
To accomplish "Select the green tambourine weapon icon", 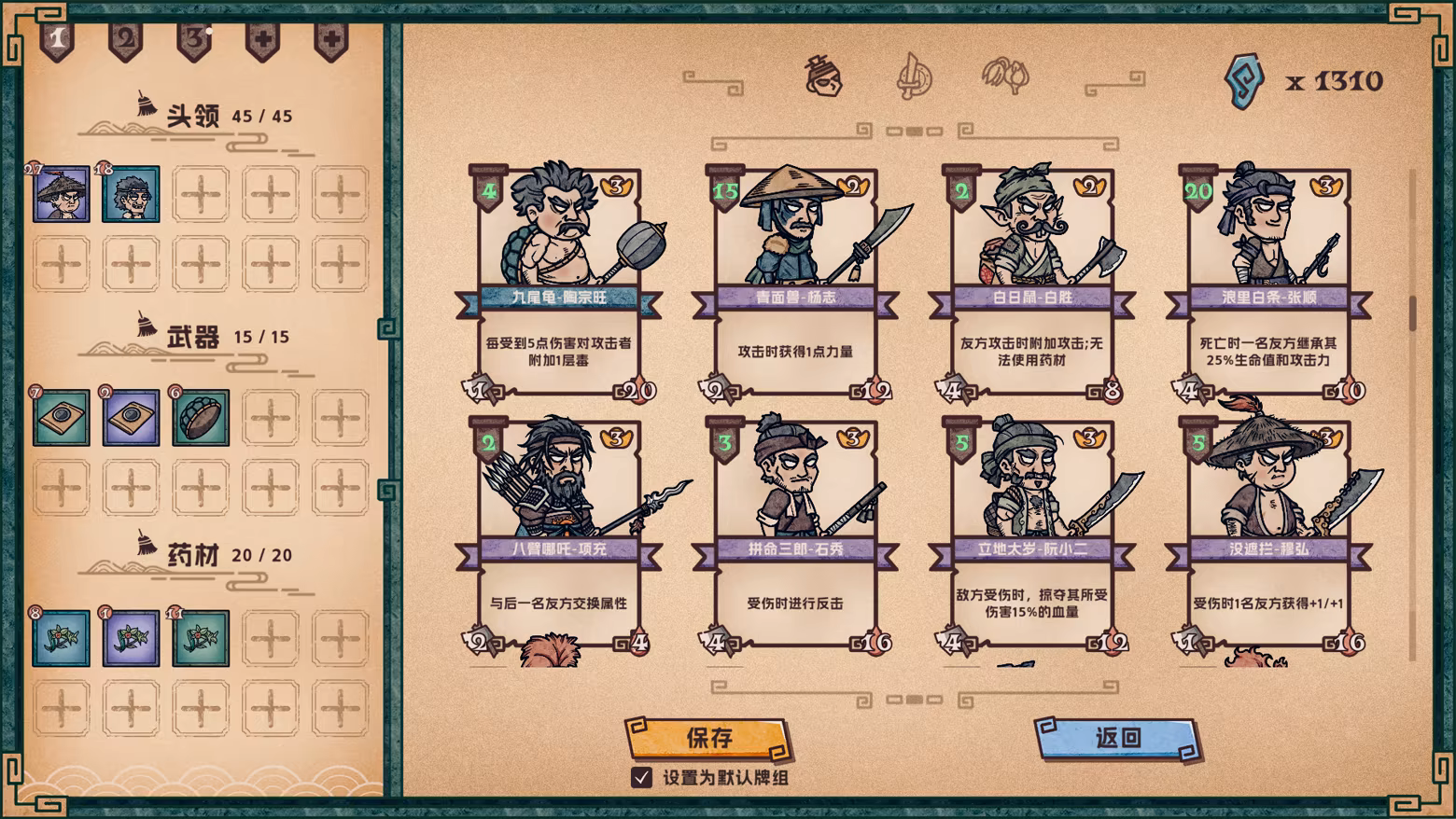I will pos(200,418).
